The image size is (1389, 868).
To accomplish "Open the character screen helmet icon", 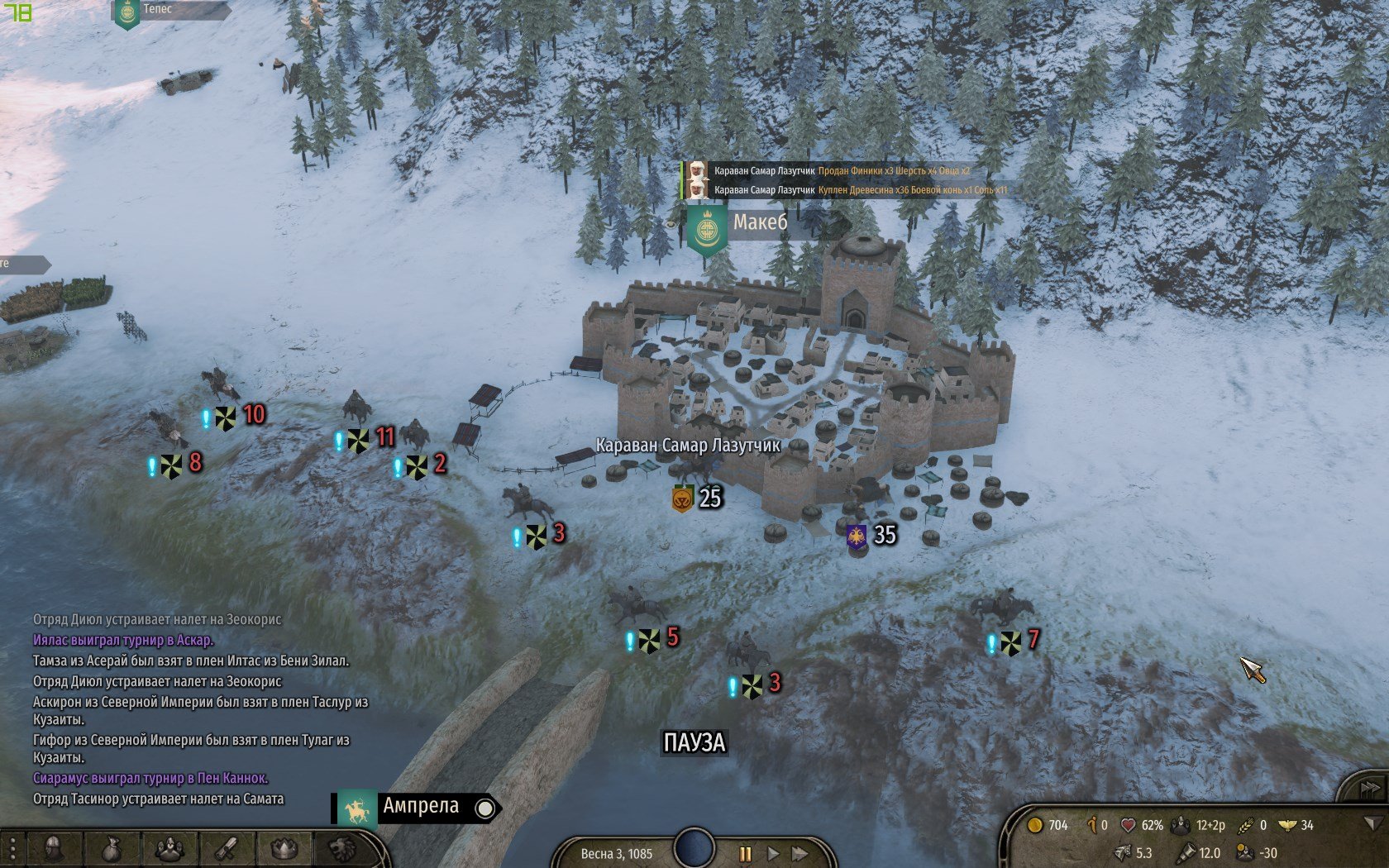I will (53, 850).
